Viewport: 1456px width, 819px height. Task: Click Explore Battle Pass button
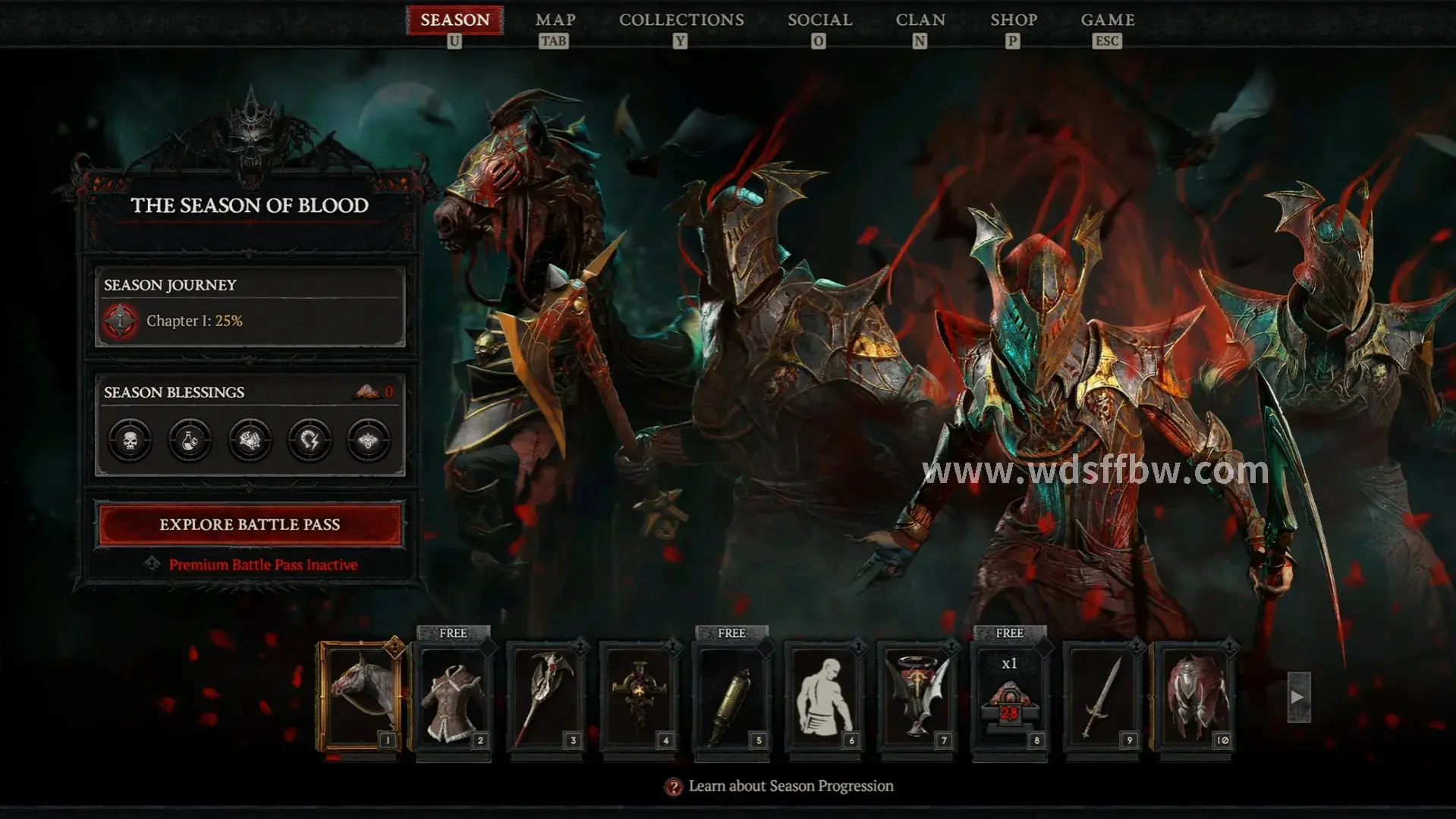(250, 524)
